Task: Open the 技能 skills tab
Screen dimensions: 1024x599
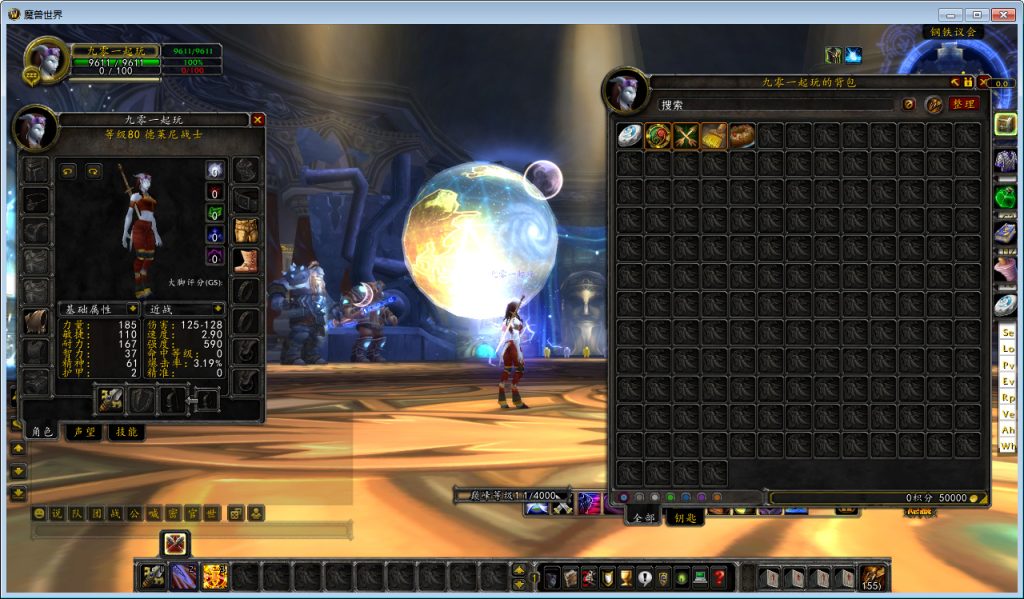Action: click(x=126, y=432)
